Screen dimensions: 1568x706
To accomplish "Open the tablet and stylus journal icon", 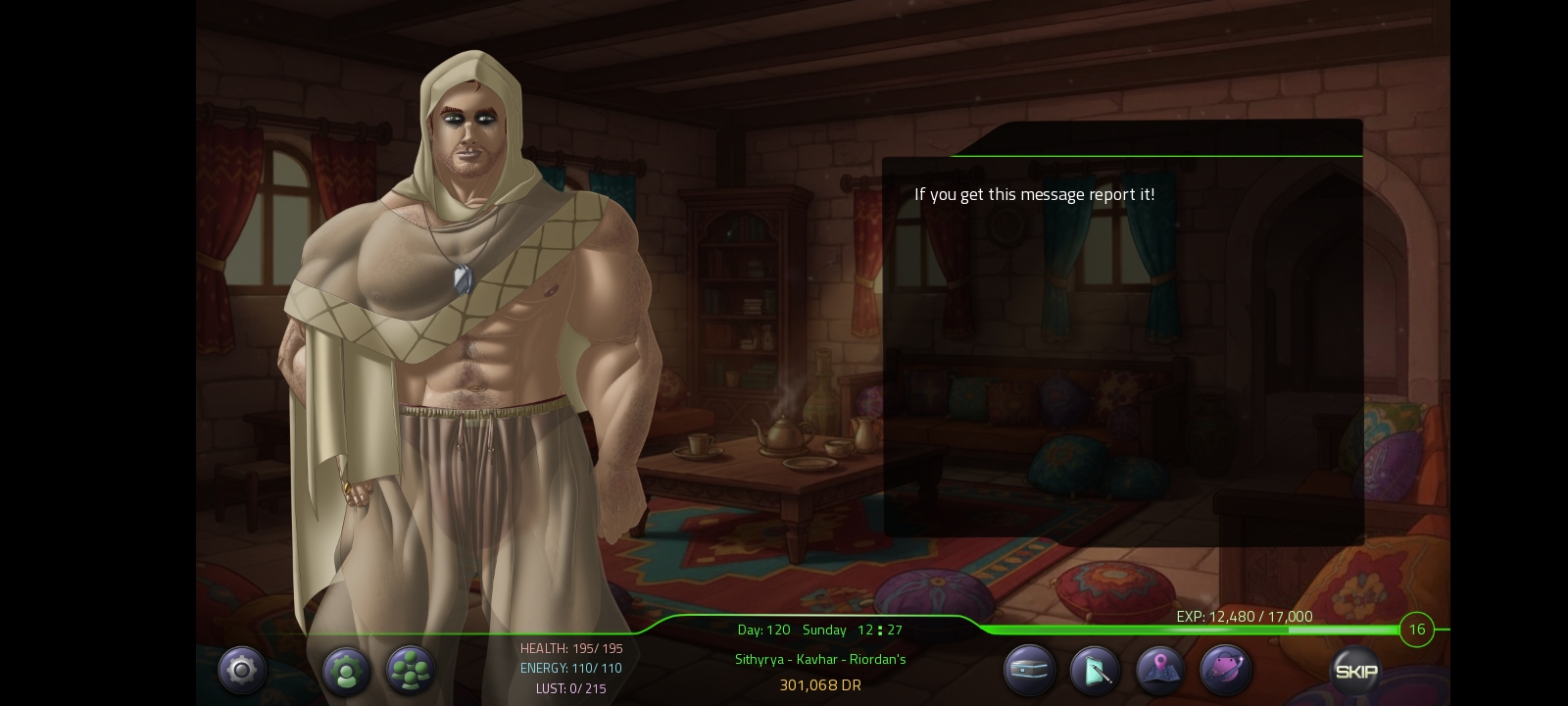I will [1095, 672].
